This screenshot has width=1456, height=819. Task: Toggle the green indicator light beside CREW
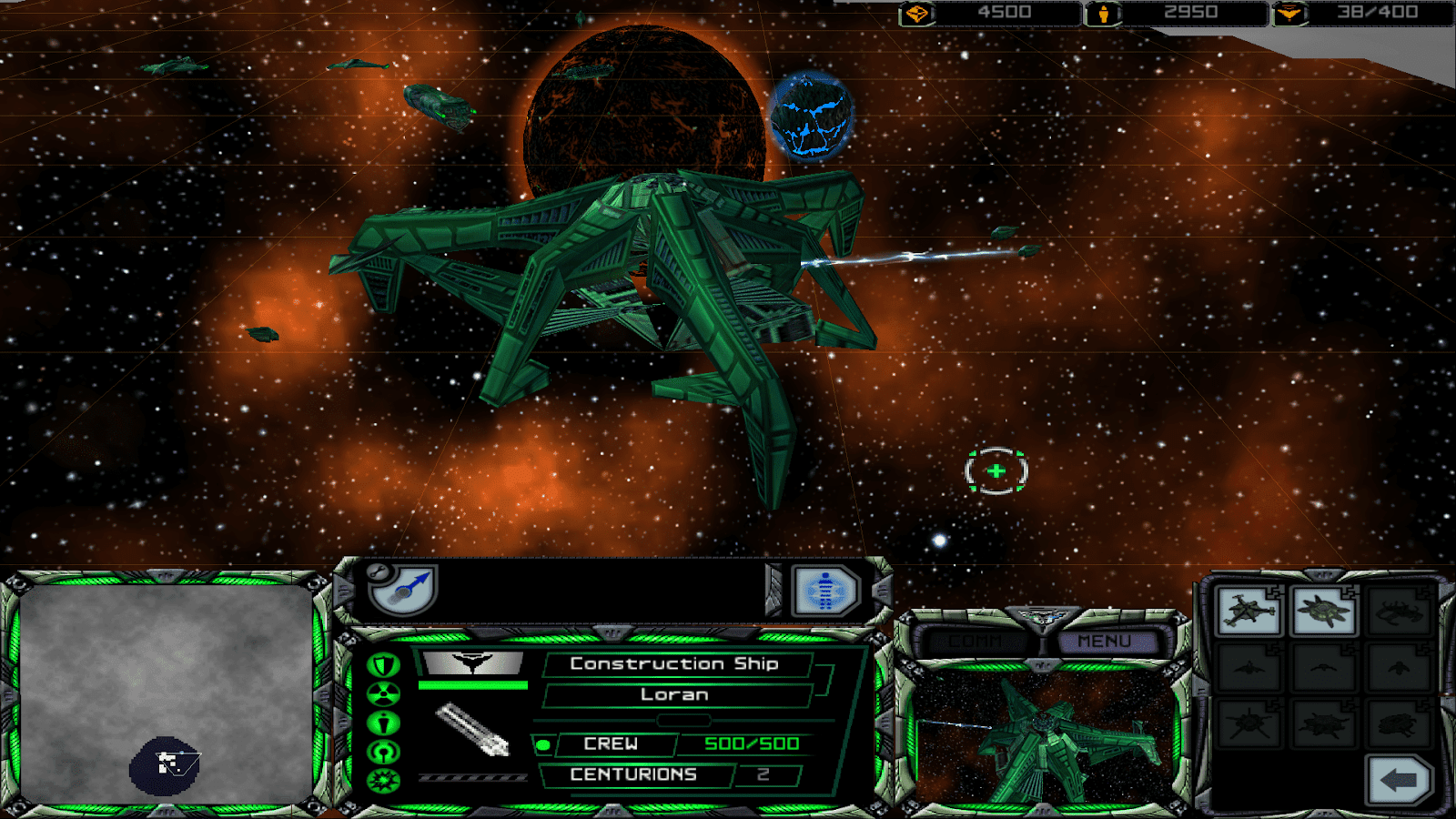[544, 744]
